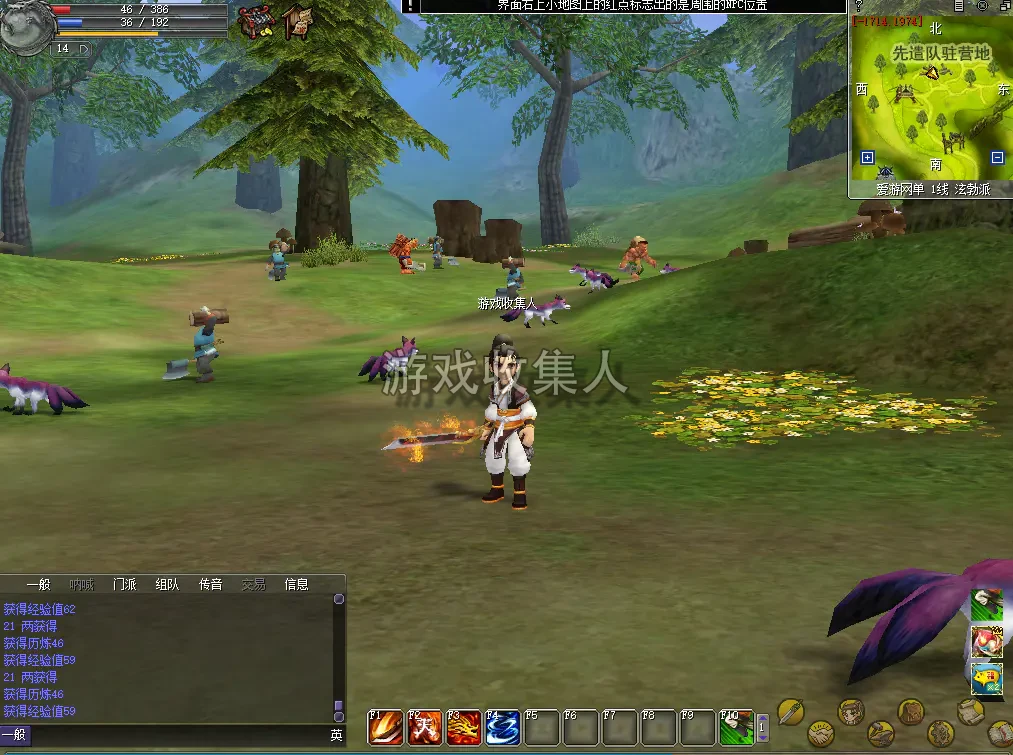1013x755 pixels.
Task: Show the 信息 message tab
Action: [x=297, y=584]
